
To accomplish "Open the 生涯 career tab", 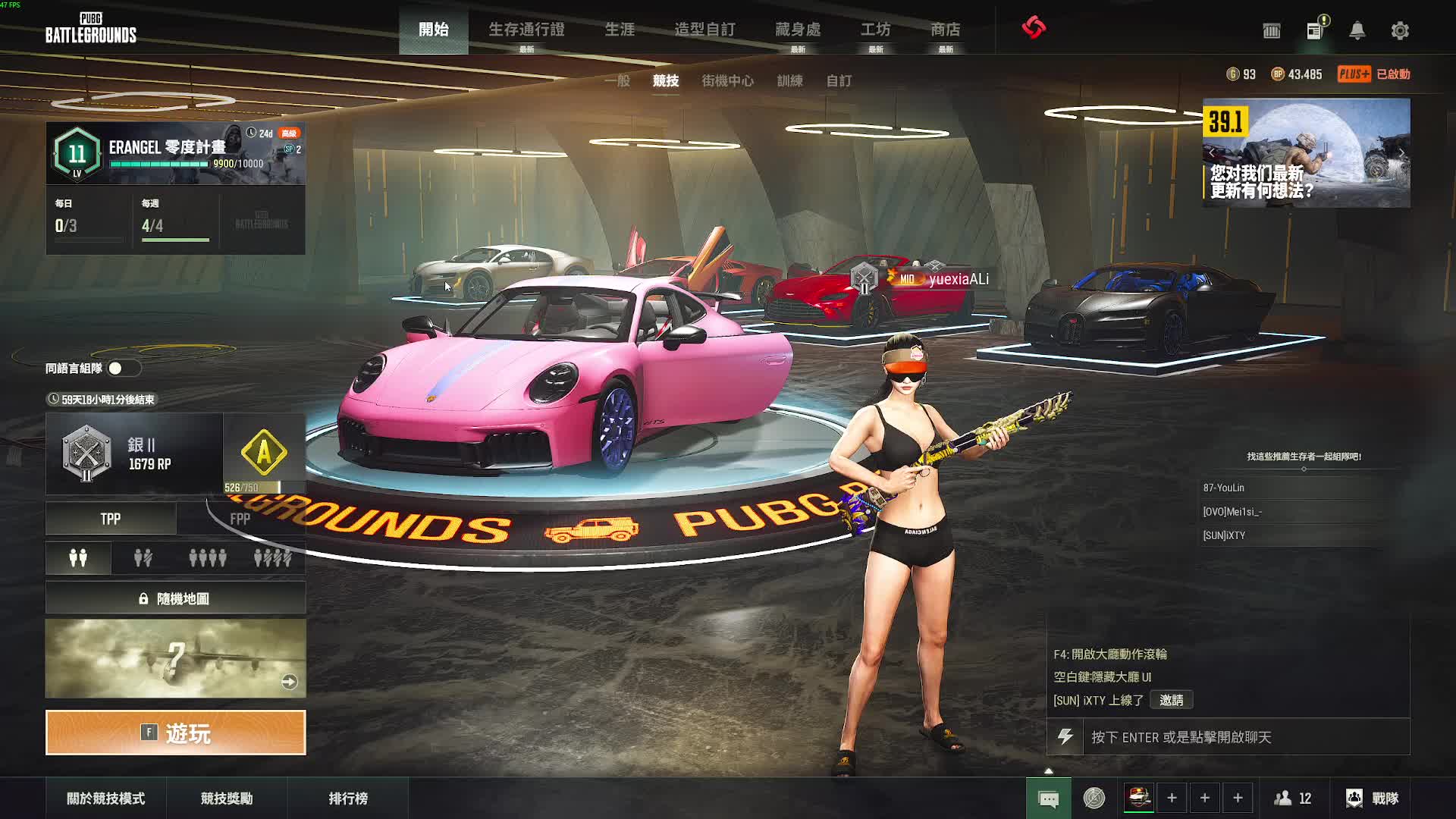I will tap(620, 30).
